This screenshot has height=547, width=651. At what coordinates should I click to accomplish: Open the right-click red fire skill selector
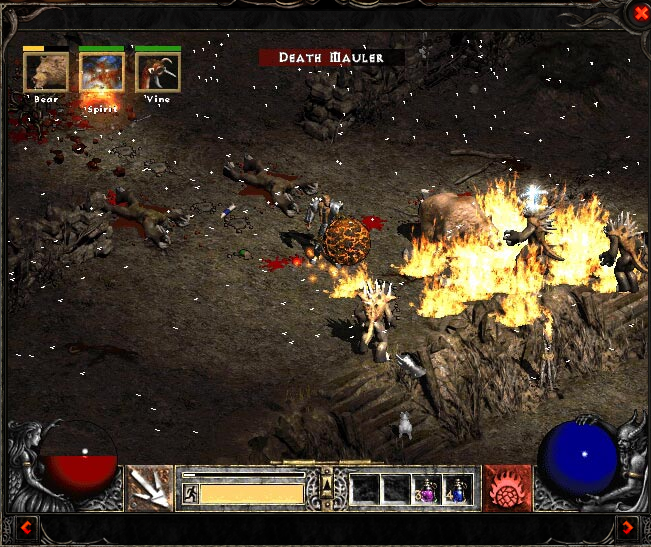coord(507,488)
